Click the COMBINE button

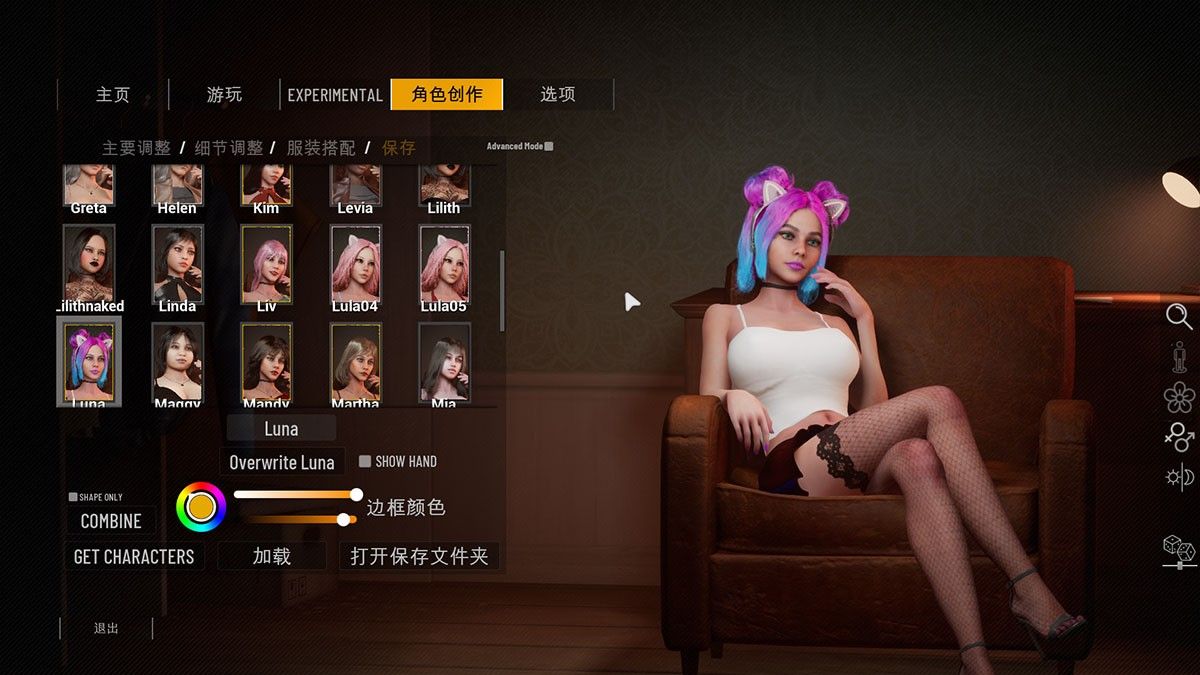click(x=111, y=521)
